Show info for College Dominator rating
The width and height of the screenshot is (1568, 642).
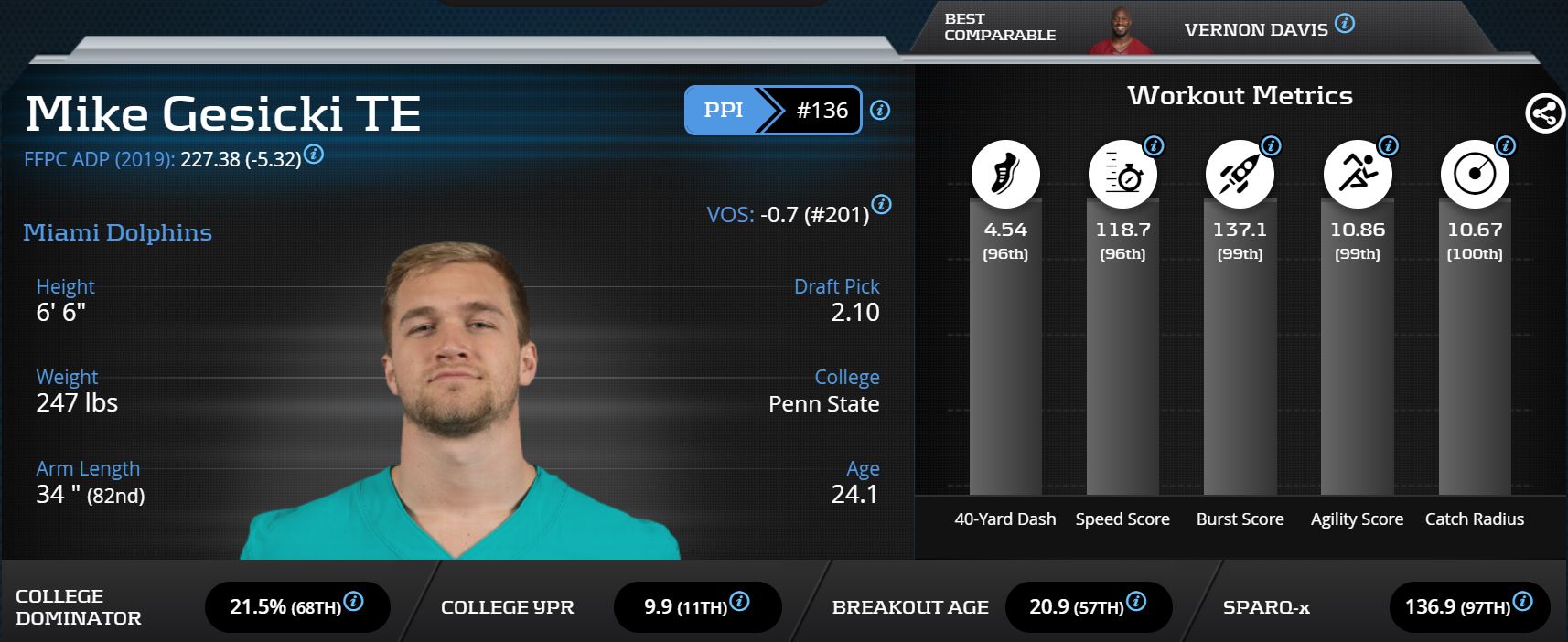[x=353, y=601]
